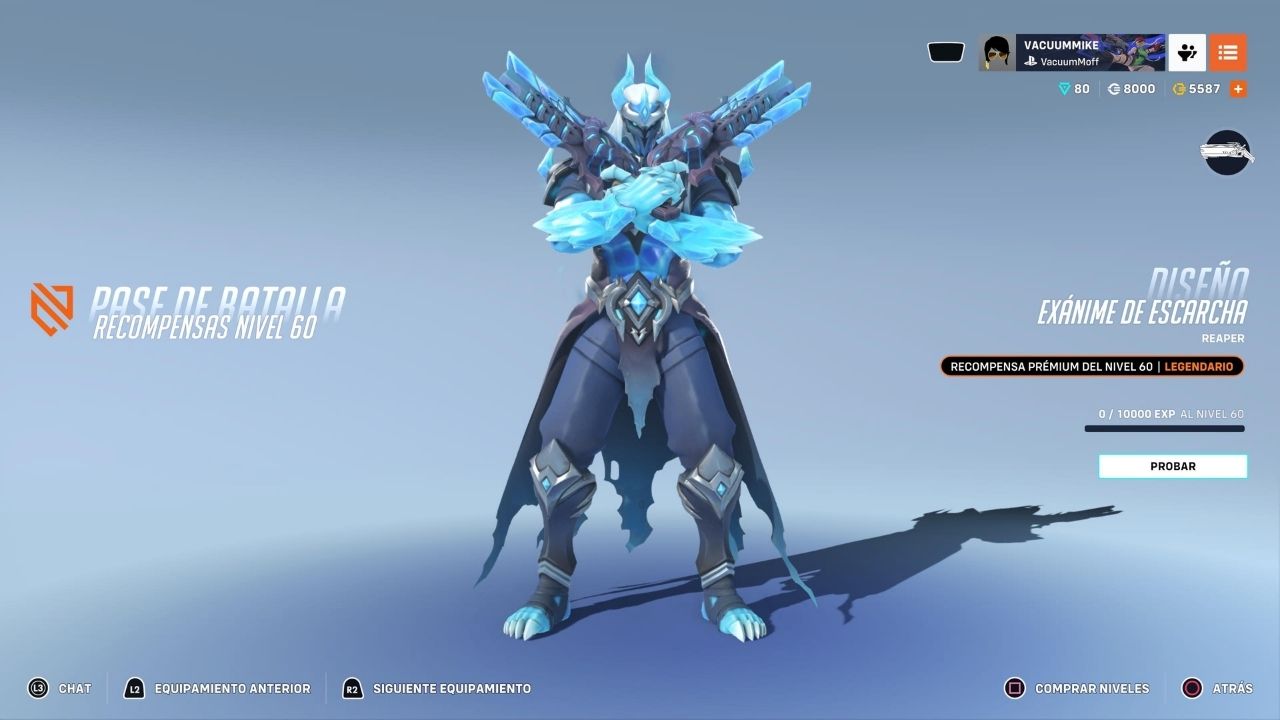
Task: View the Reaper shotgun weapon icon
Action: point(1227,152)
